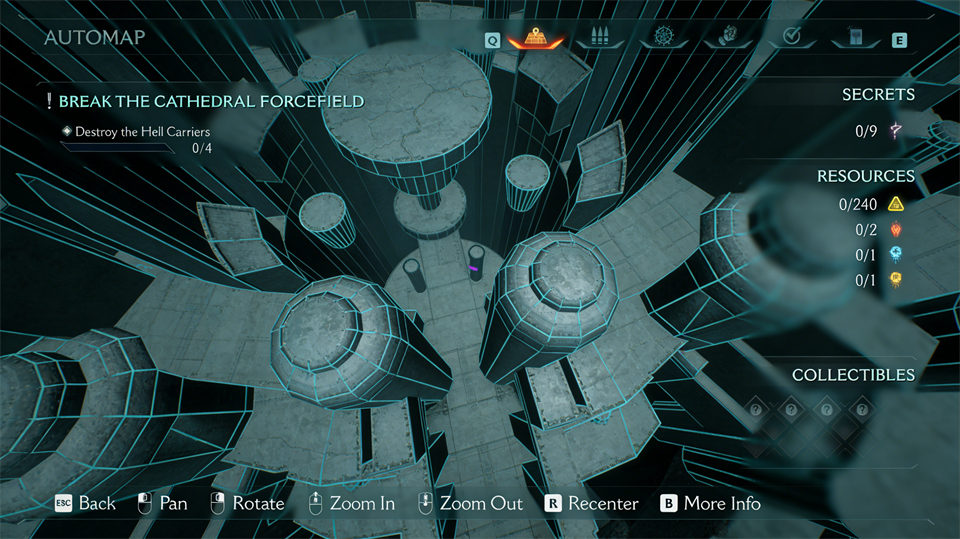Click the Secrets counter icon
960x539 pixels.
[897, 131]
